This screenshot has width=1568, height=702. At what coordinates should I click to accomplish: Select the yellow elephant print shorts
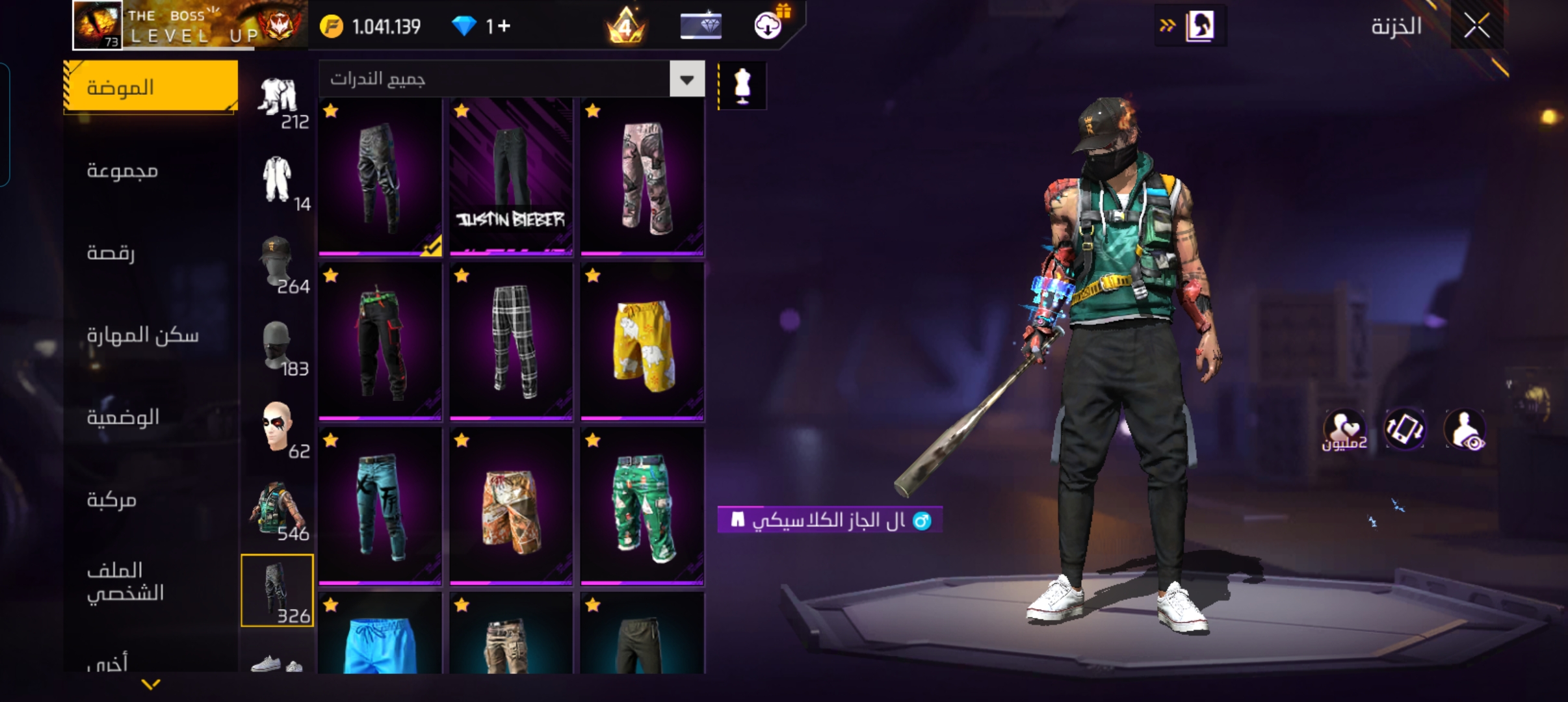642,341
